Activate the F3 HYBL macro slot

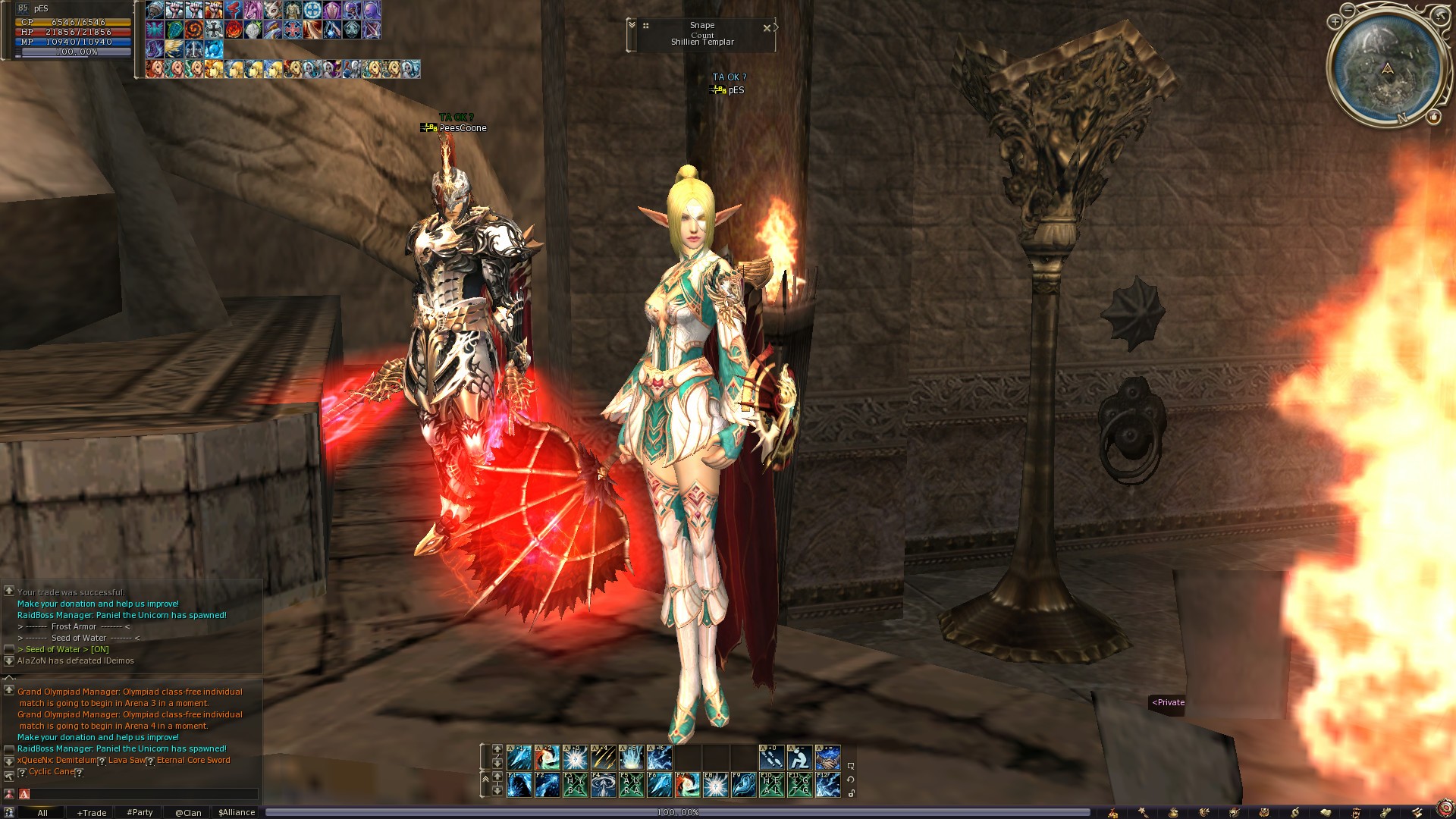(x=576, y=785)
